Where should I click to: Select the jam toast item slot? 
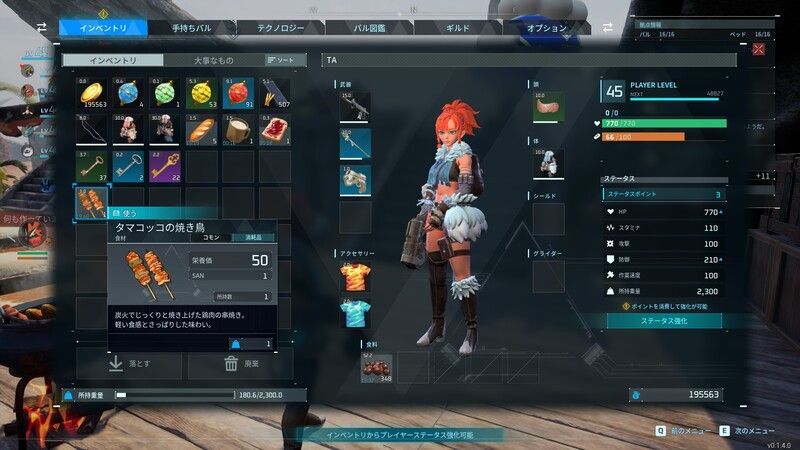click(275, 130)
